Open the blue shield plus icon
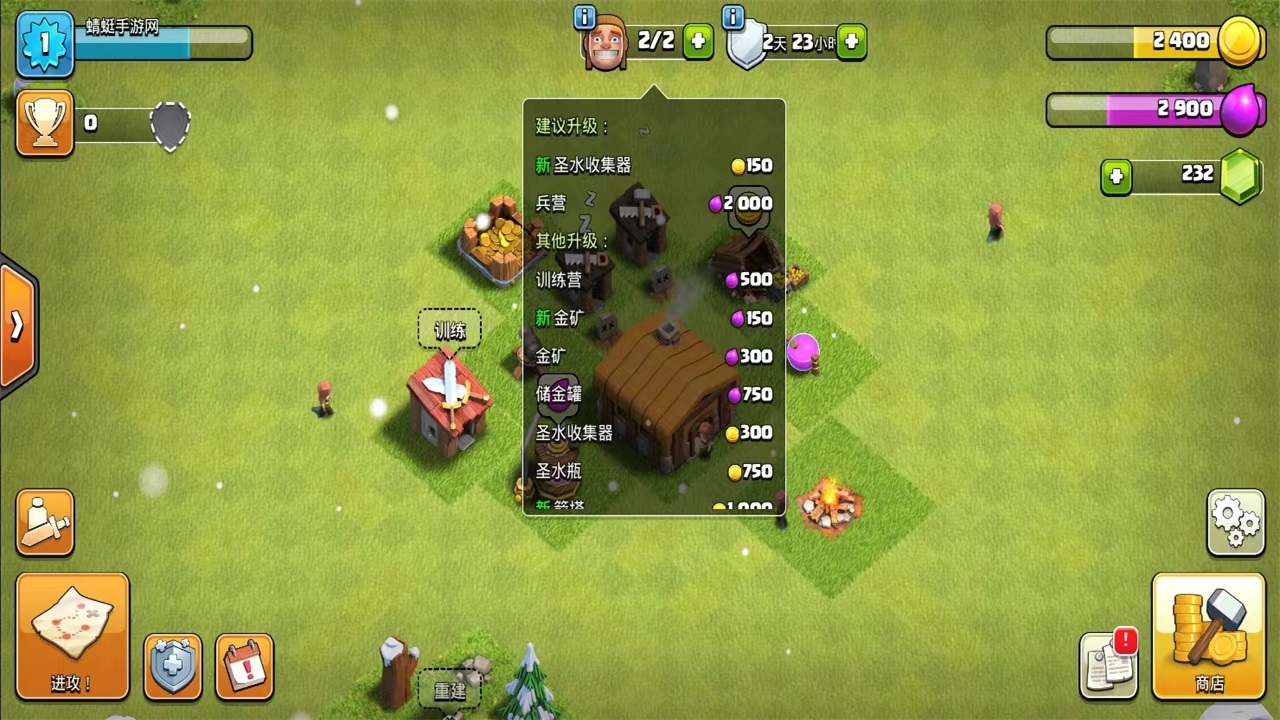This screenshot has width=1280, height=720. pyautogui.click(x=173, y=665)
